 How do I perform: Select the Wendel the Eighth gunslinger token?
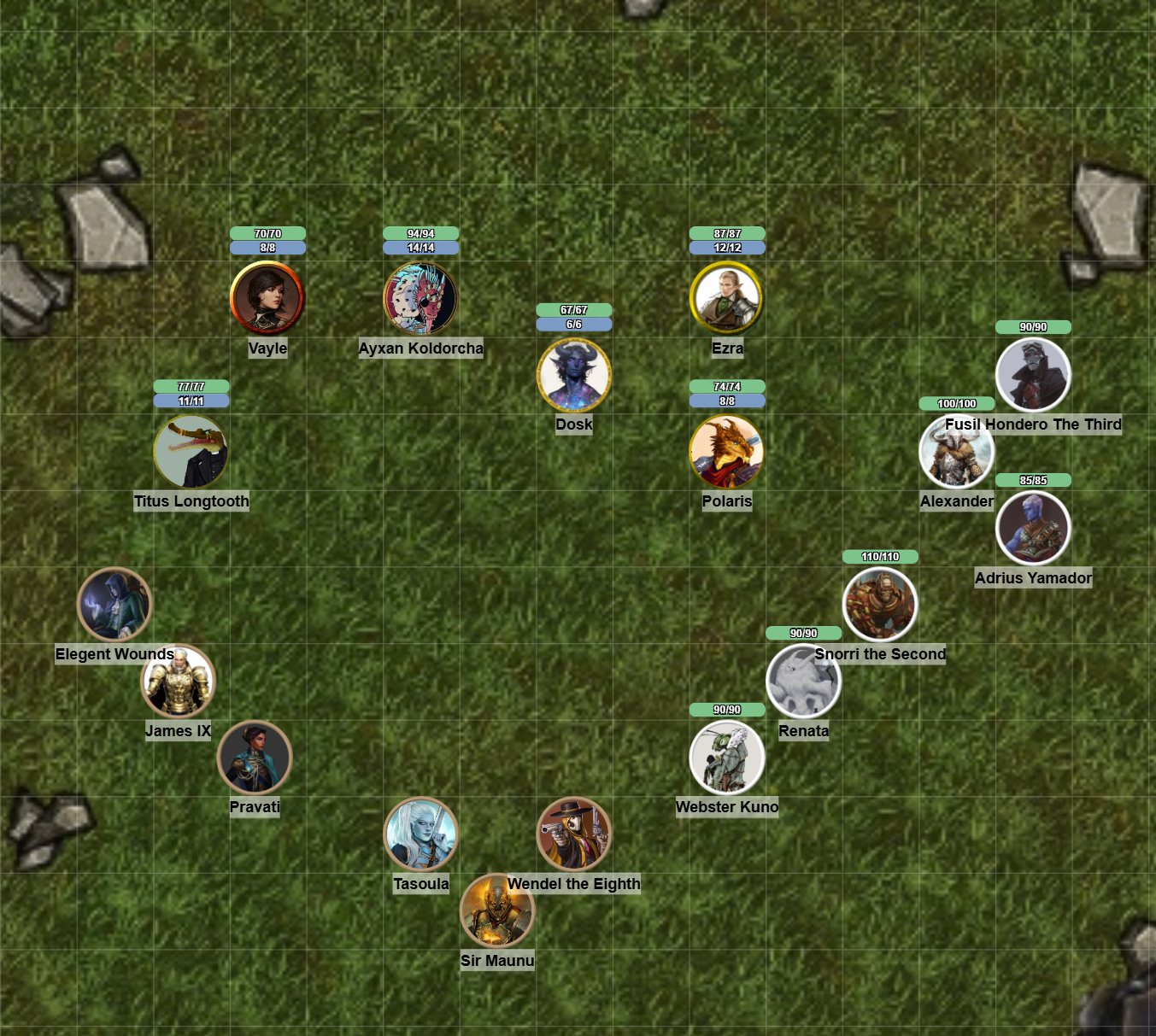(x=574, y=834)
